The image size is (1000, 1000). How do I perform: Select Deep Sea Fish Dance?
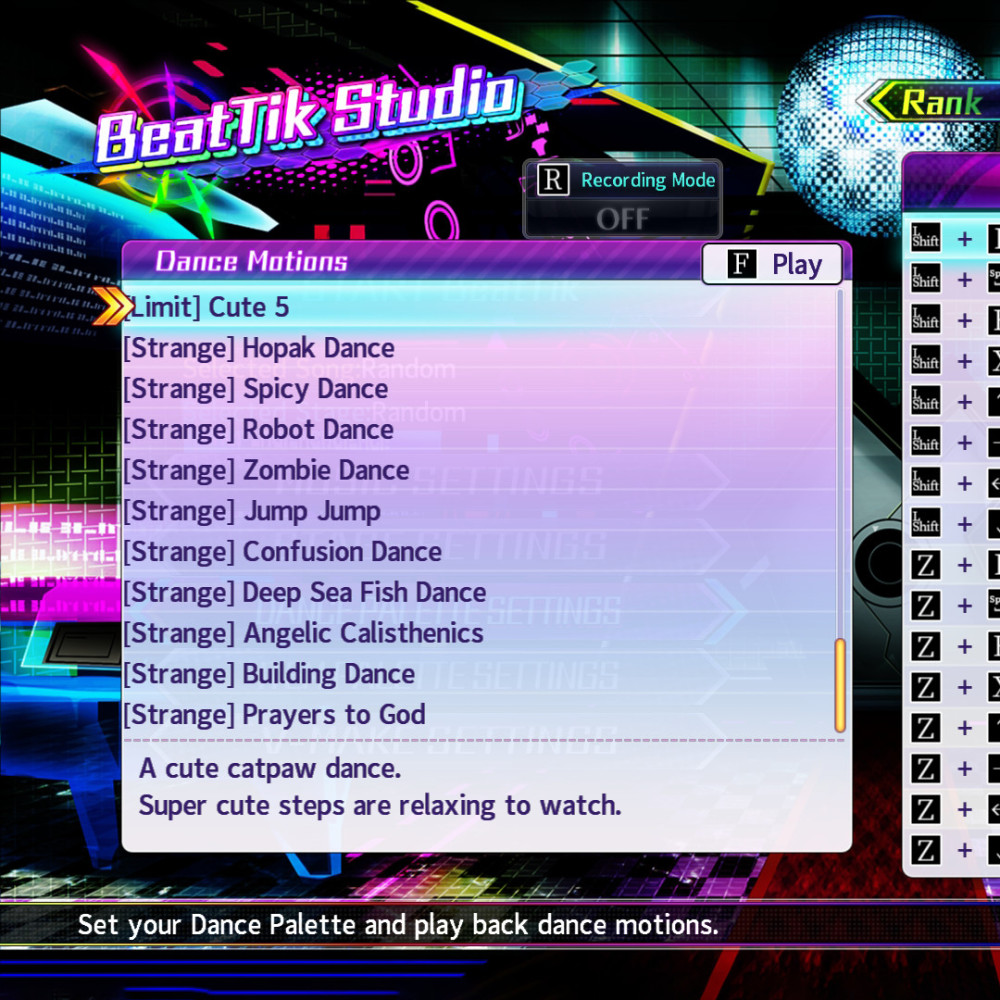tap(304, 592)
